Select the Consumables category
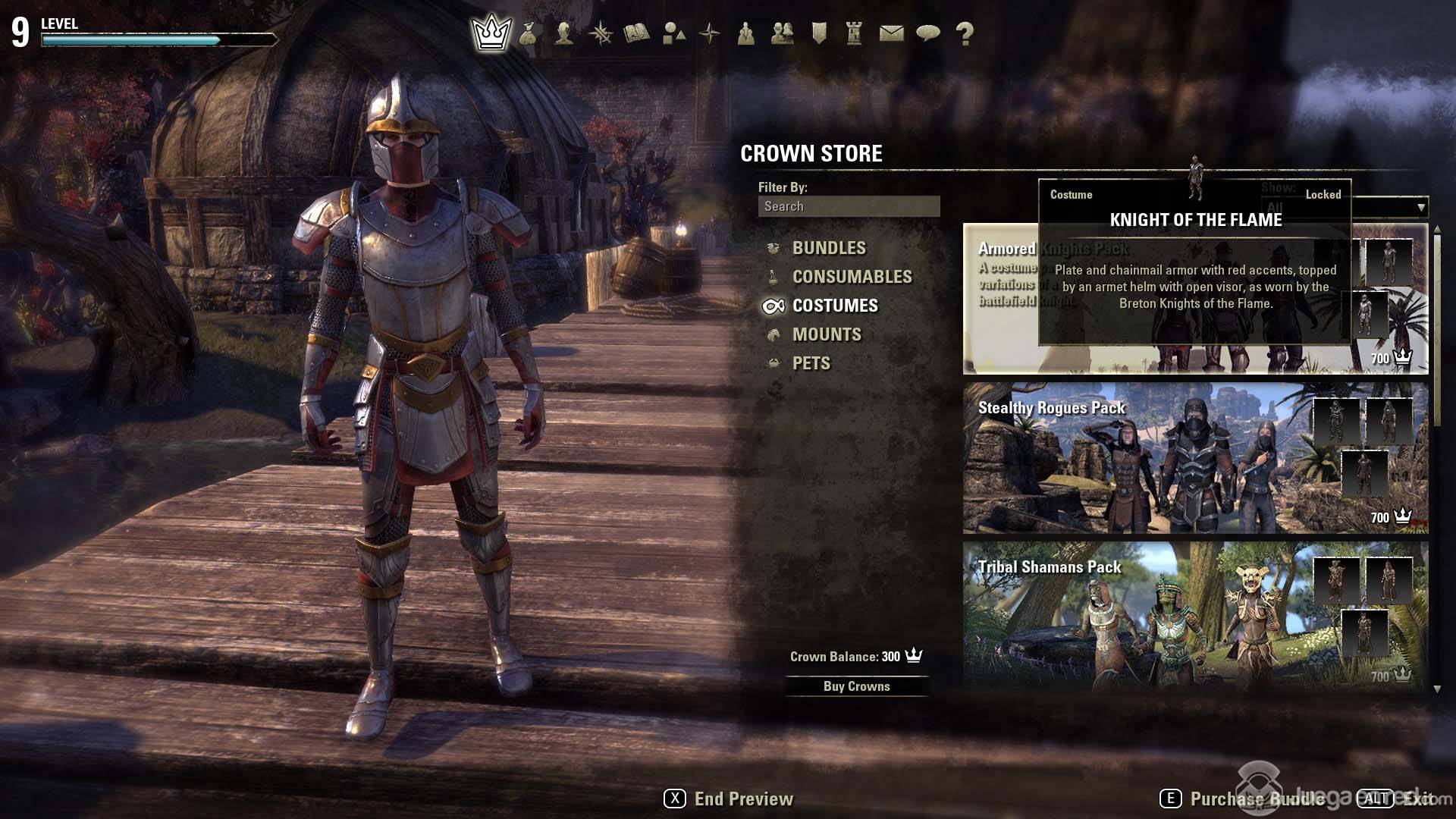 click(x=852, y=277)
